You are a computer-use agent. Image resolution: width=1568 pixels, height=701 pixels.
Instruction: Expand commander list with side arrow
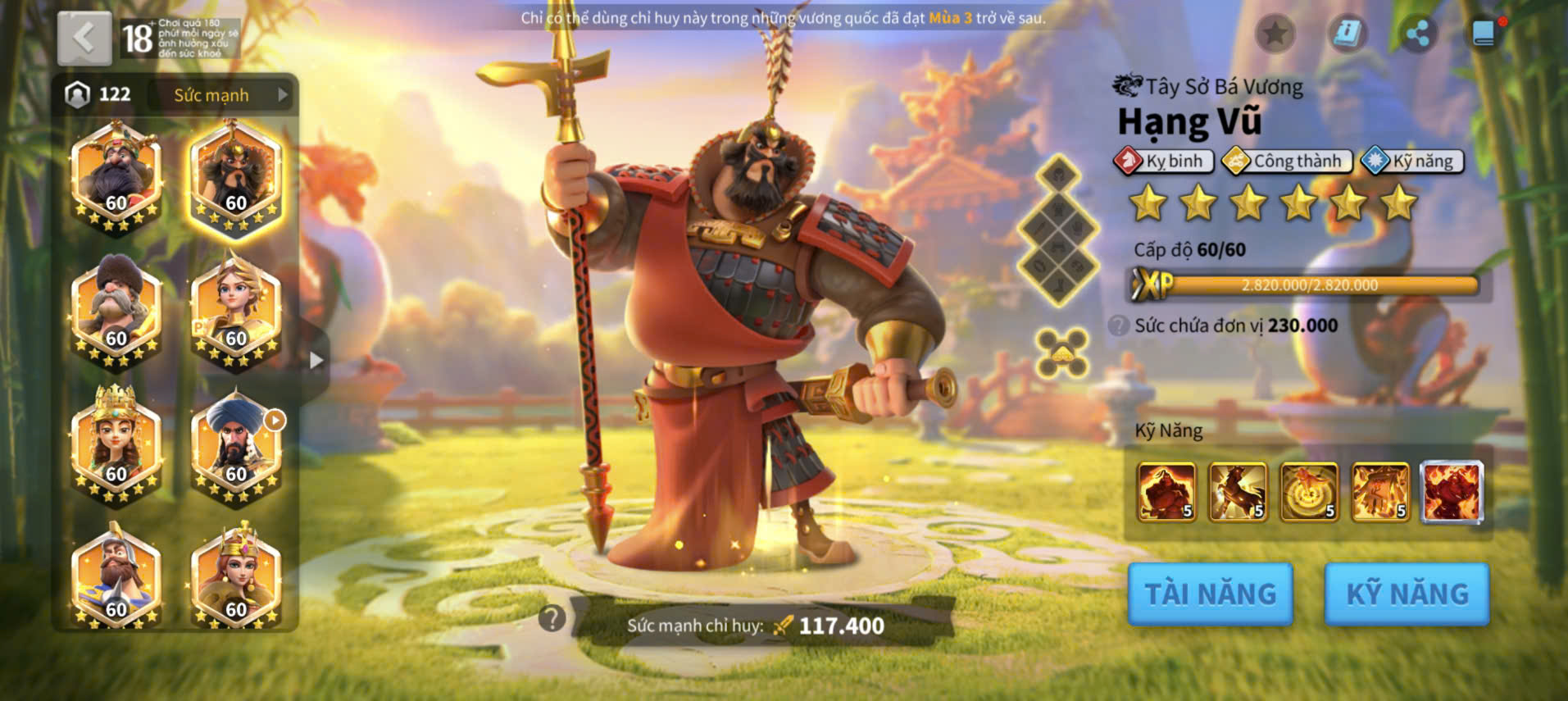(x=316, y=360)
